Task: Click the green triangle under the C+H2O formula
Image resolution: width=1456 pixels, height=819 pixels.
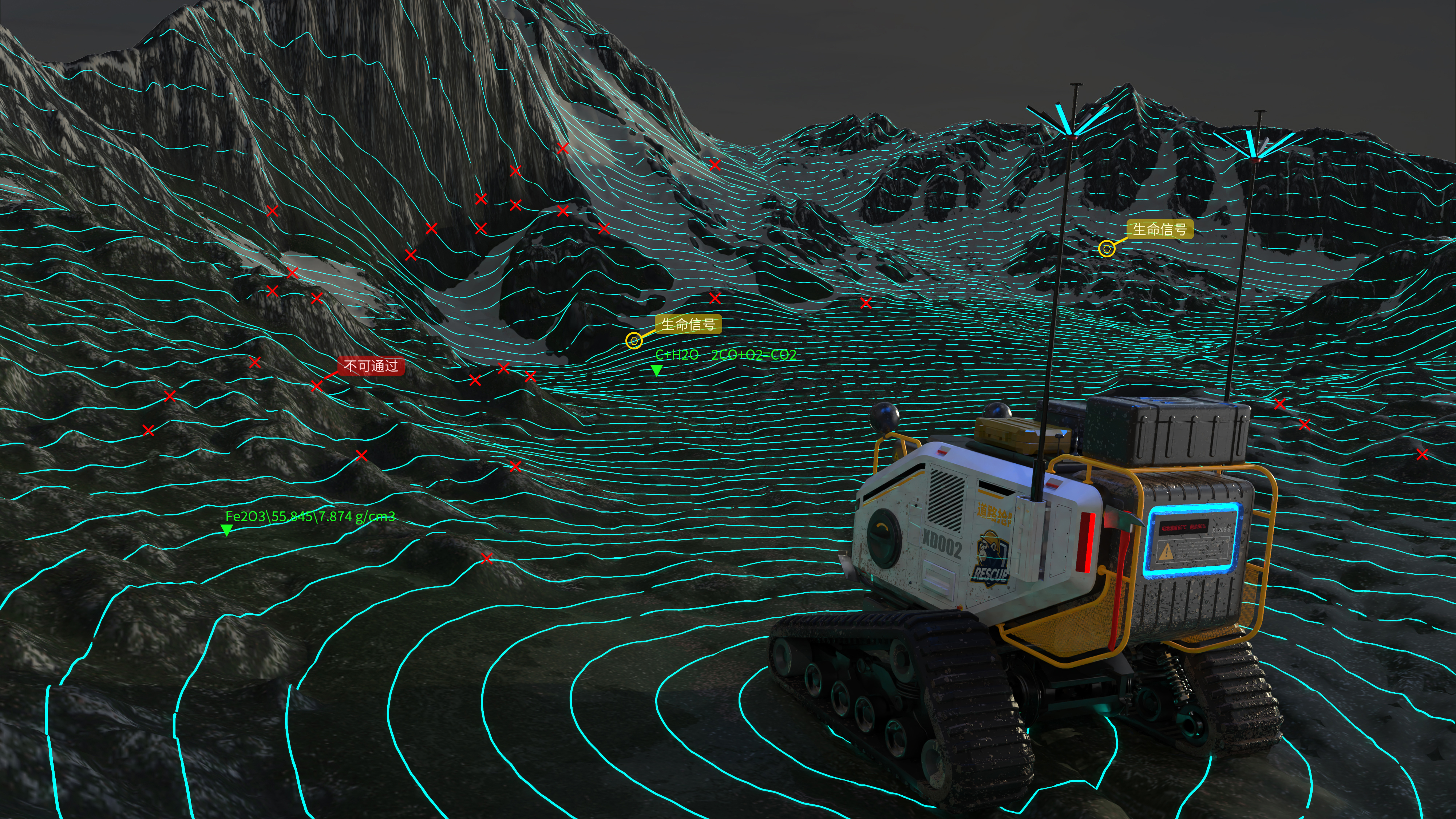Action: pyautogui.click(x=656, y=370)
